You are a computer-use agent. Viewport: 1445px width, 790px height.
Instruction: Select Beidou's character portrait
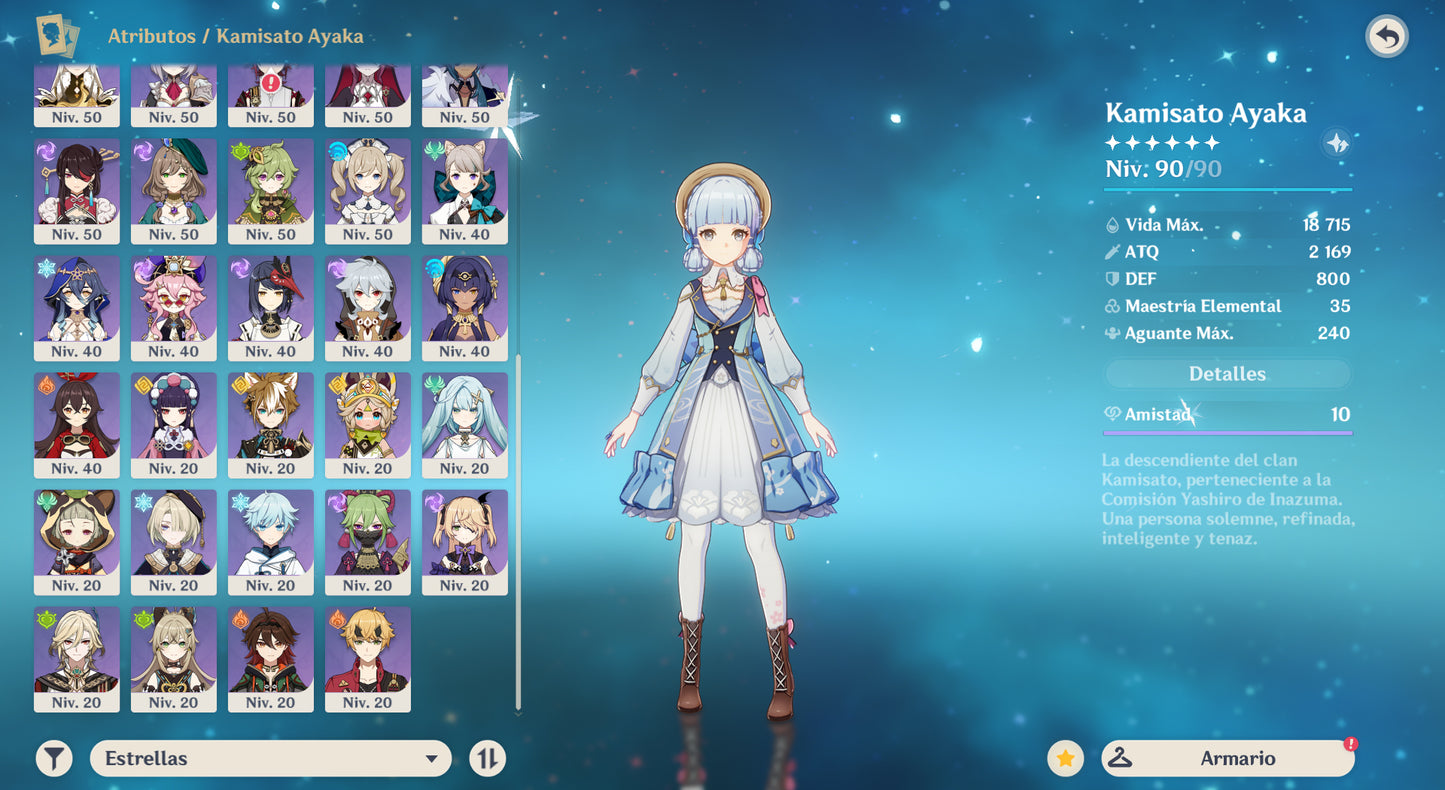pos(77,191)
